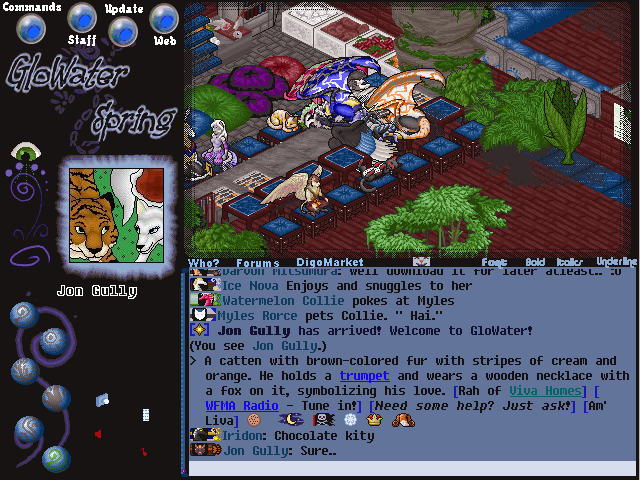
Task: Open the Font options
Action: click(x=494, y=263)
